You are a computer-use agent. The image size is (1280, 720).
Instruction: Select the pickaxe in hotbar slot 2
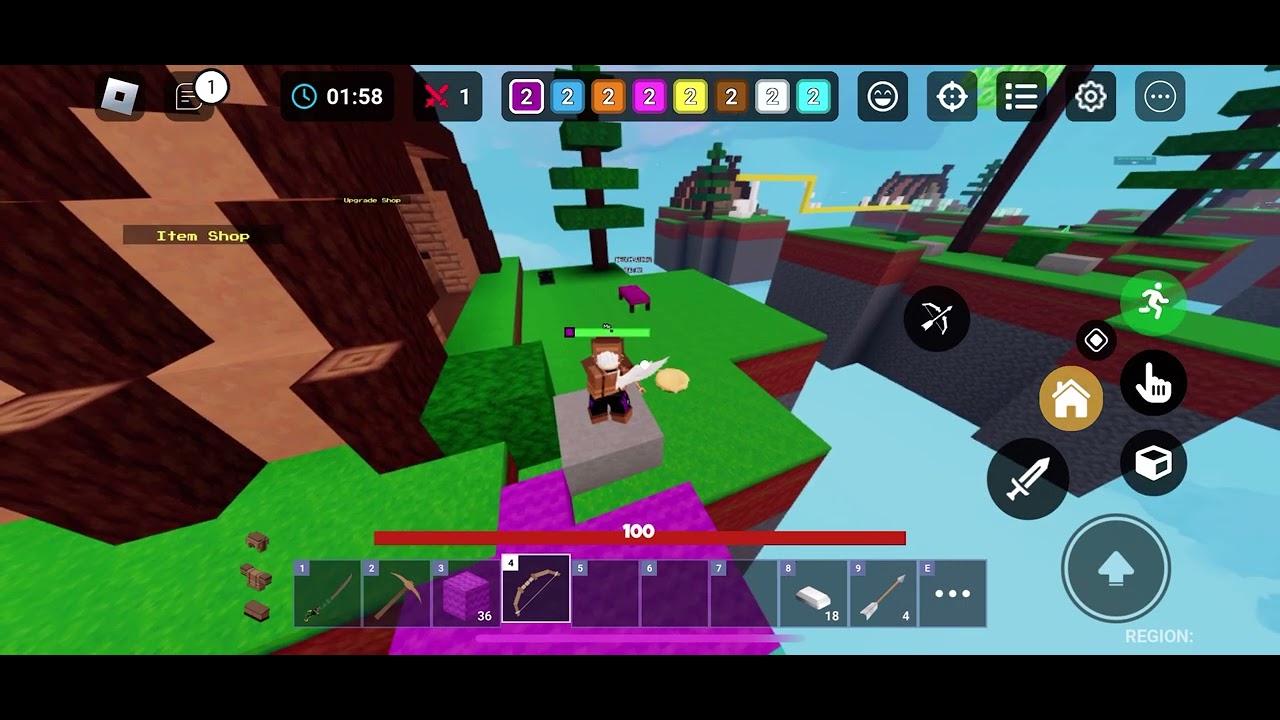pos(397,594)
